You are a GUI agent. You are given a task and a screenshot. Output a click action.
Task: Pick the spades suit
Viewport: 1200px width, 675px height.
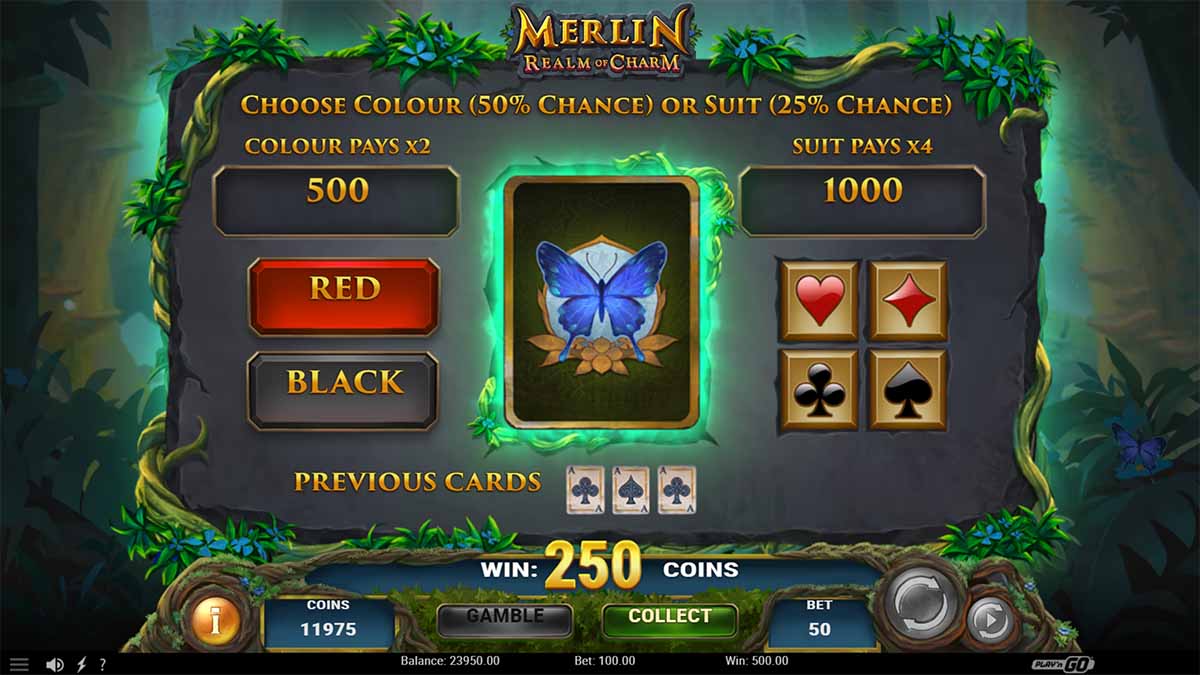(907, 389)
